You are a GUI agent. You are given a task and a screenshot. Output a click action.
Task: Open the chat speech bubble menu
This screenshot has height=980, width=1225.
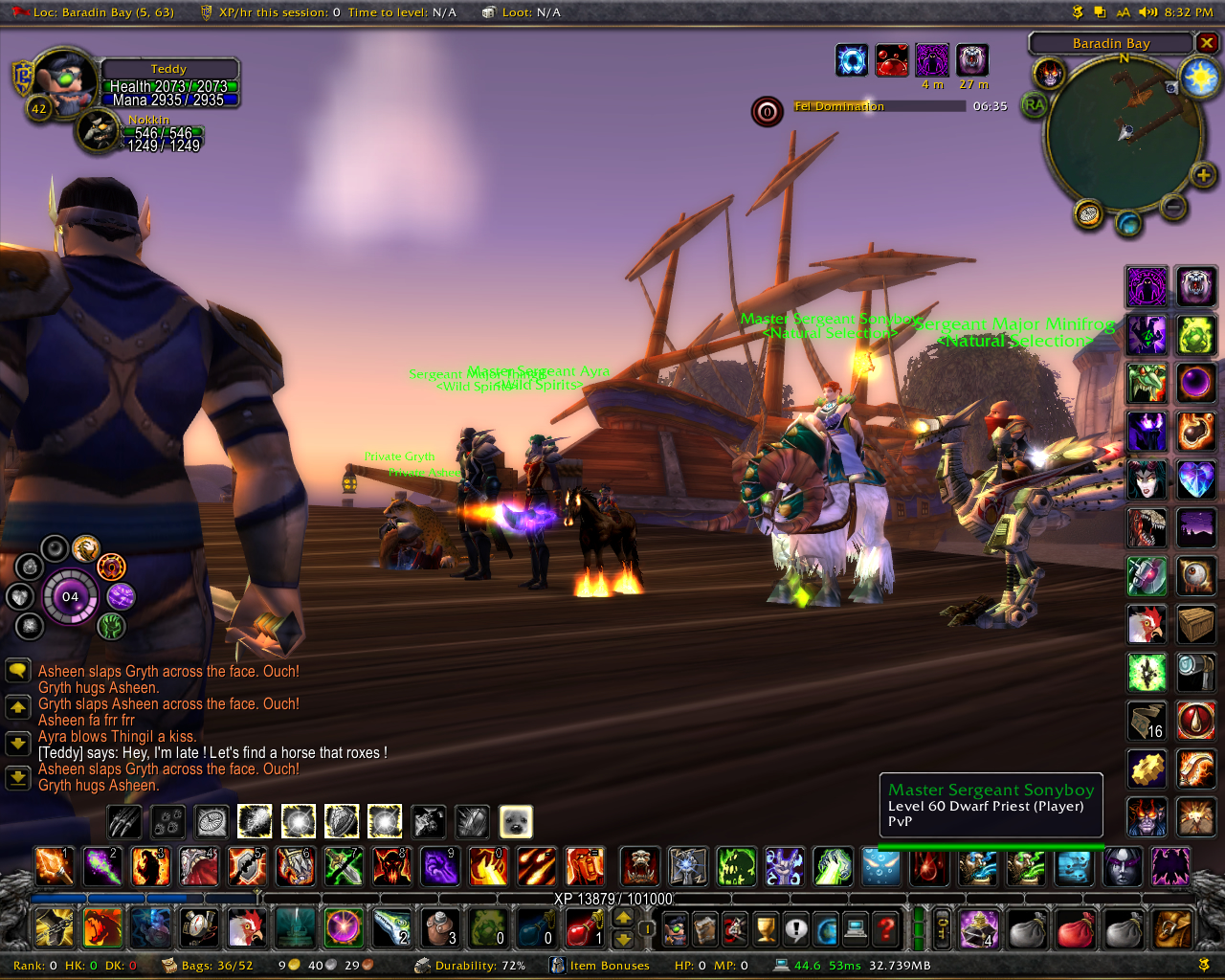click(17, 670)
